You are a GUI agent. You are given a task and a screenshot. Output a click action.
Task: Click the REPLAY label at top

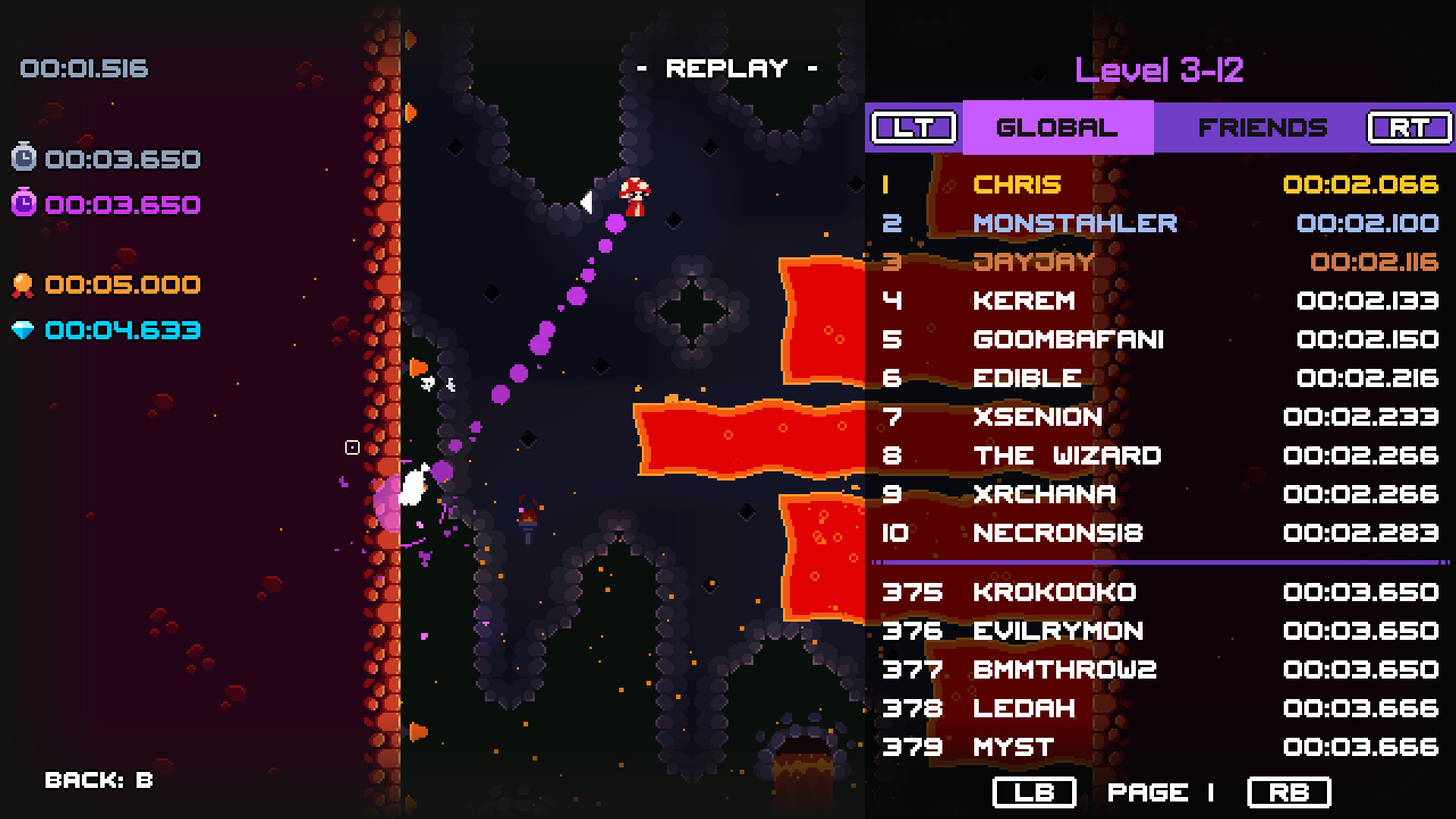click(727, 68)
